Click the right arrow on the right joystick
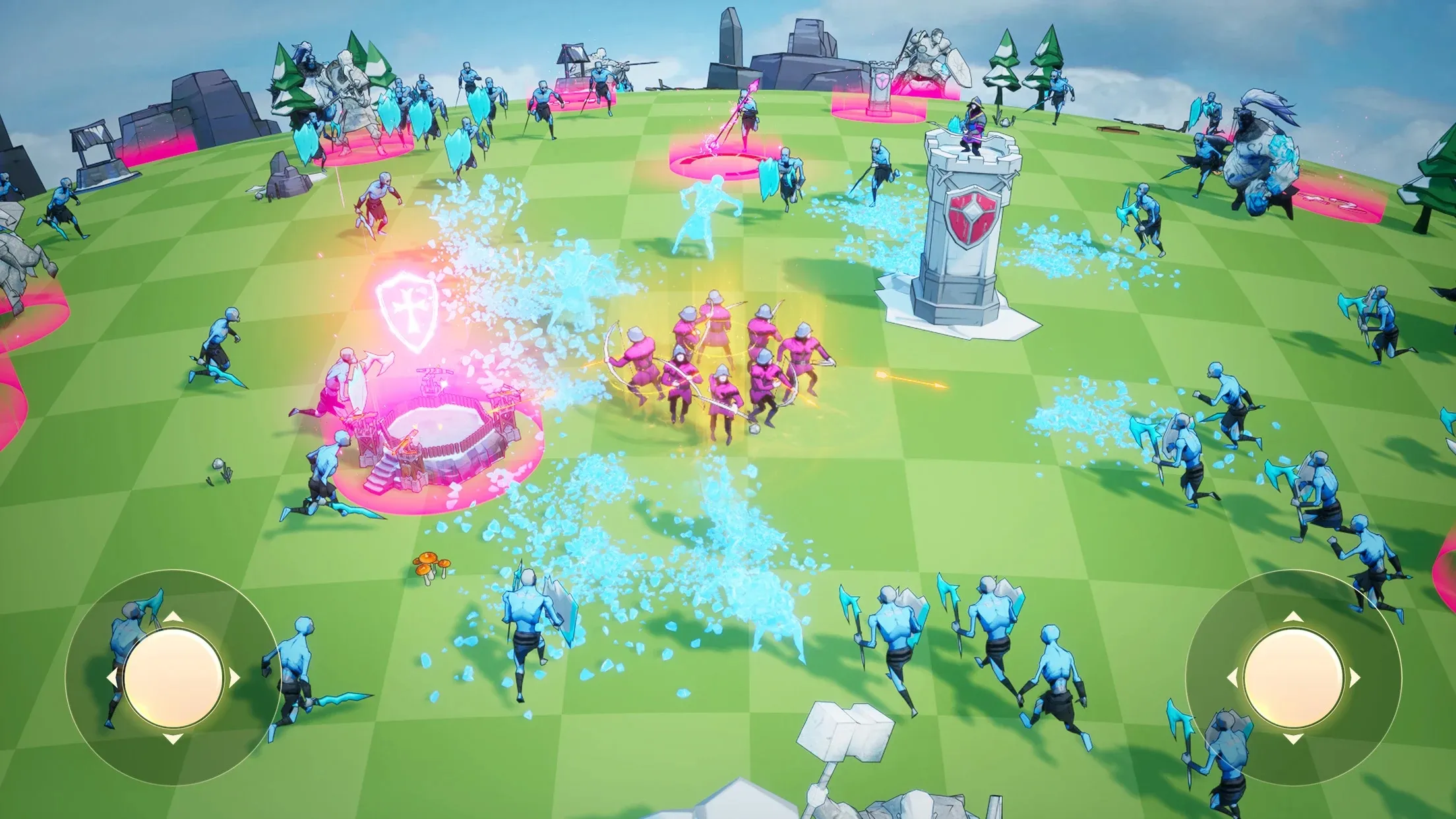This screenshot has width=1456, height=819. (x=1354, y=676)
